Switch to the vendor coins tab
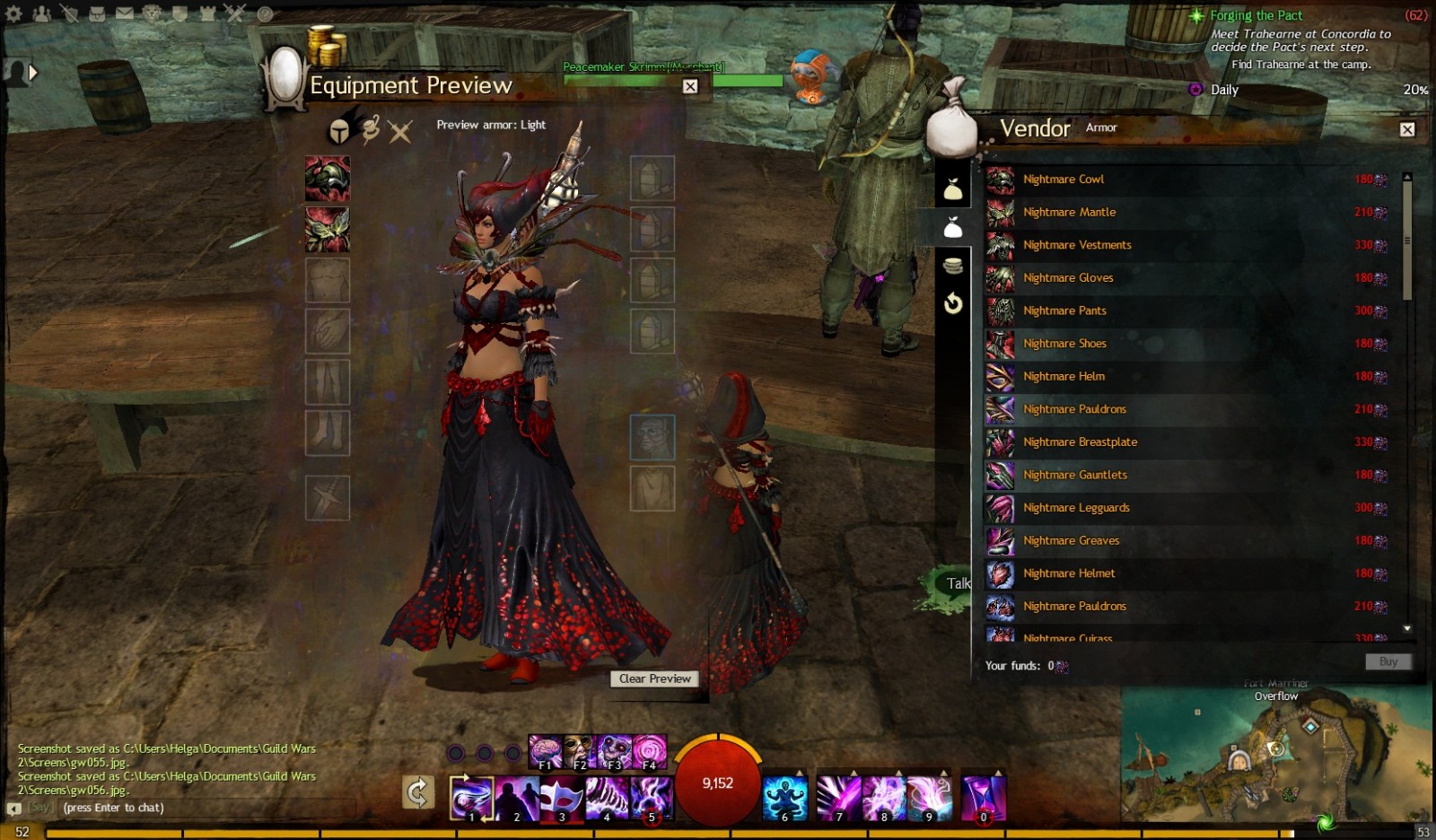The width and height of the screenshot is (1436, 840). (x=953, y=266)
